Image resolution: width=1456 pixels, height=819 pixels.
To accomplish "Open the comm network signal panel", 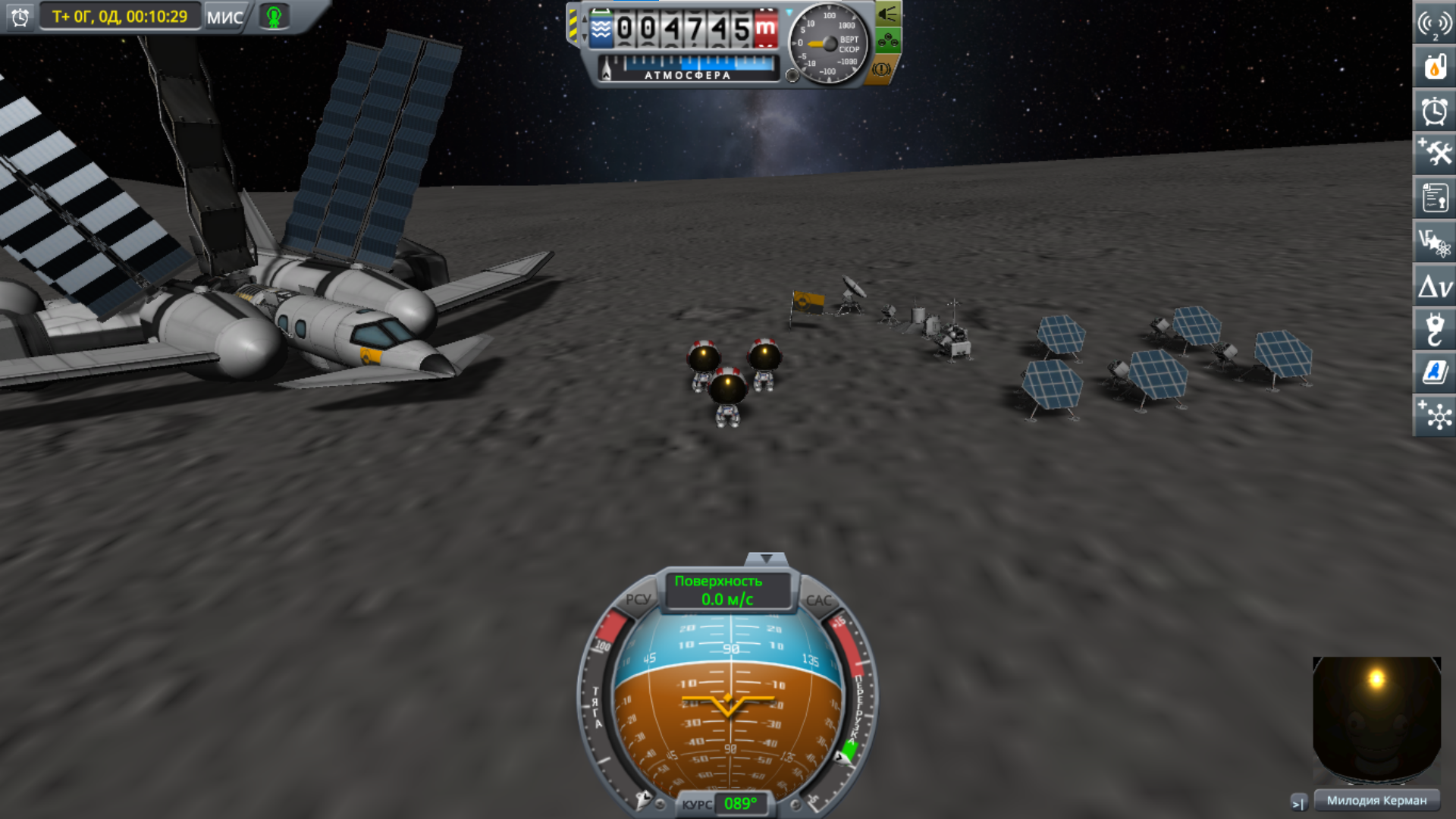I will click(1434, 24).
